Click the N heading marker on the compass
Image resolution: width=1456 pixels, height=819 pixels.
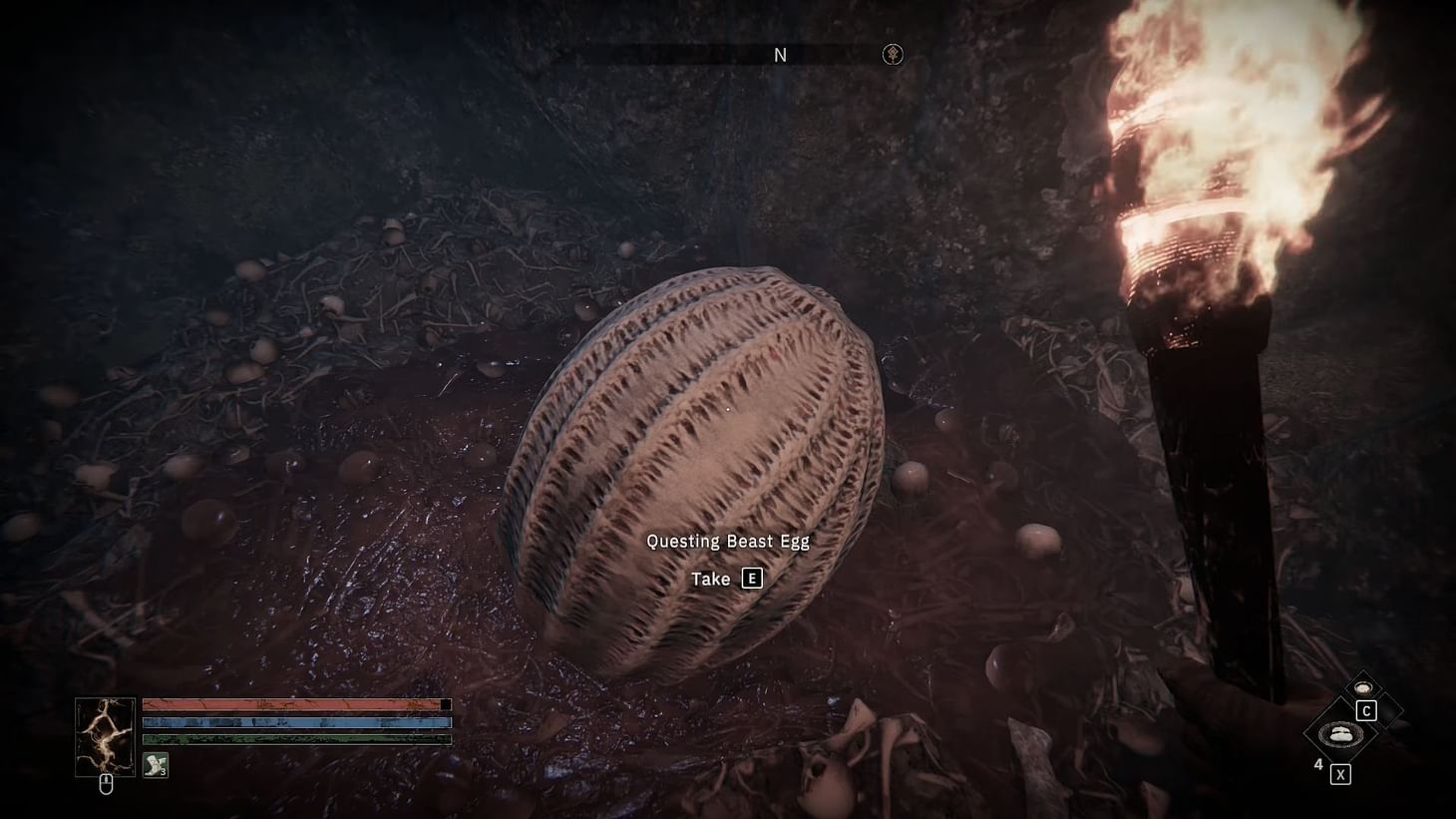[x=781, y=55]
